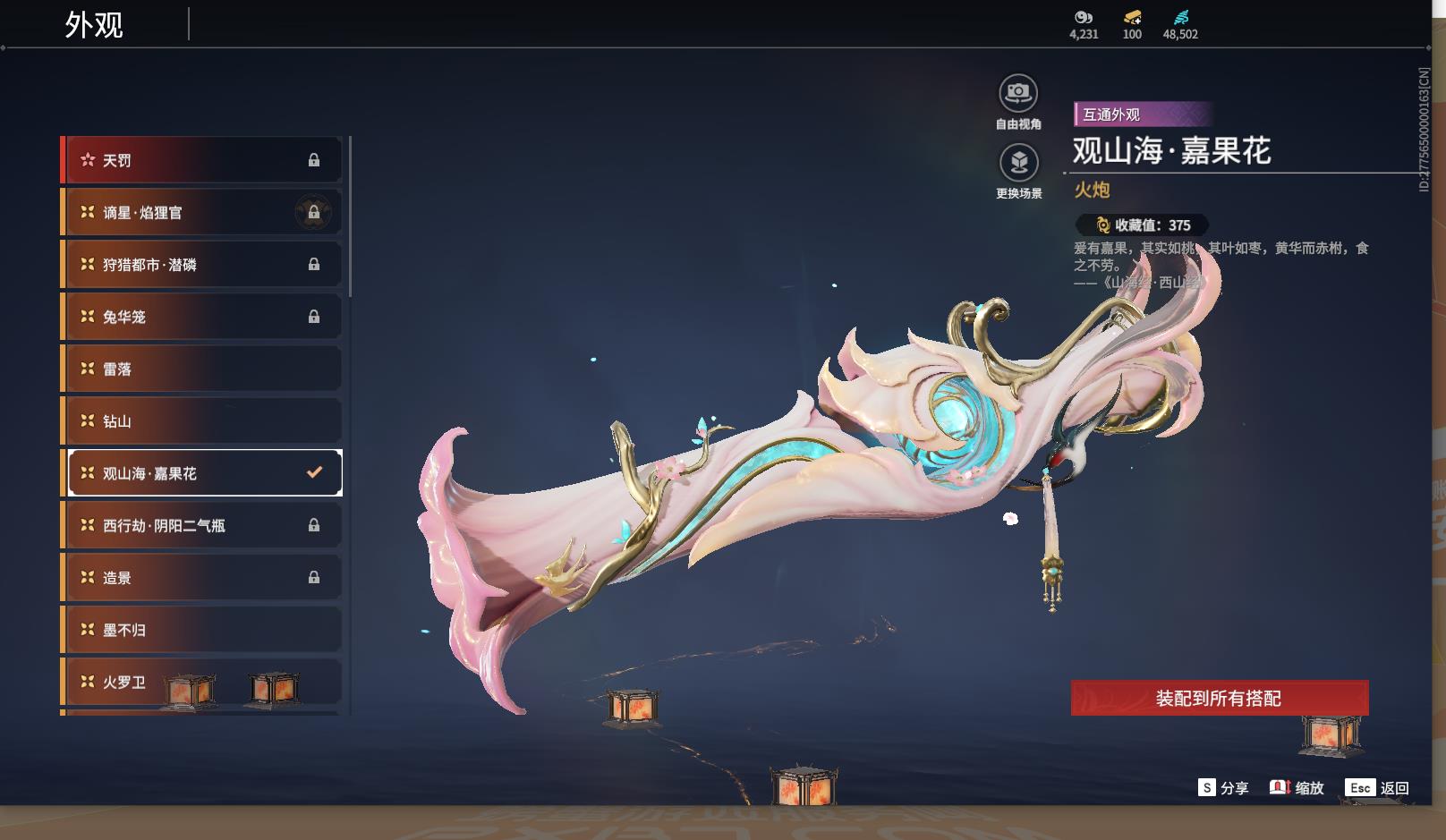Choose the 造景 skin entry
The width and height of the screenshot is (1446, 840).
coord(202,578)
